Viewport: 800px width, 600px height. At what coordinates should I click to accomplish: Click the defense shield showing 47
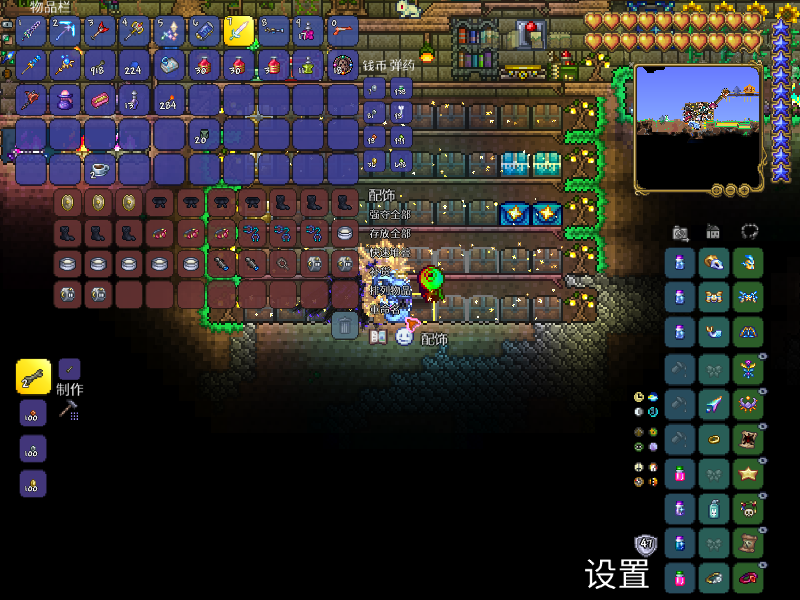(x=646, y=545)
